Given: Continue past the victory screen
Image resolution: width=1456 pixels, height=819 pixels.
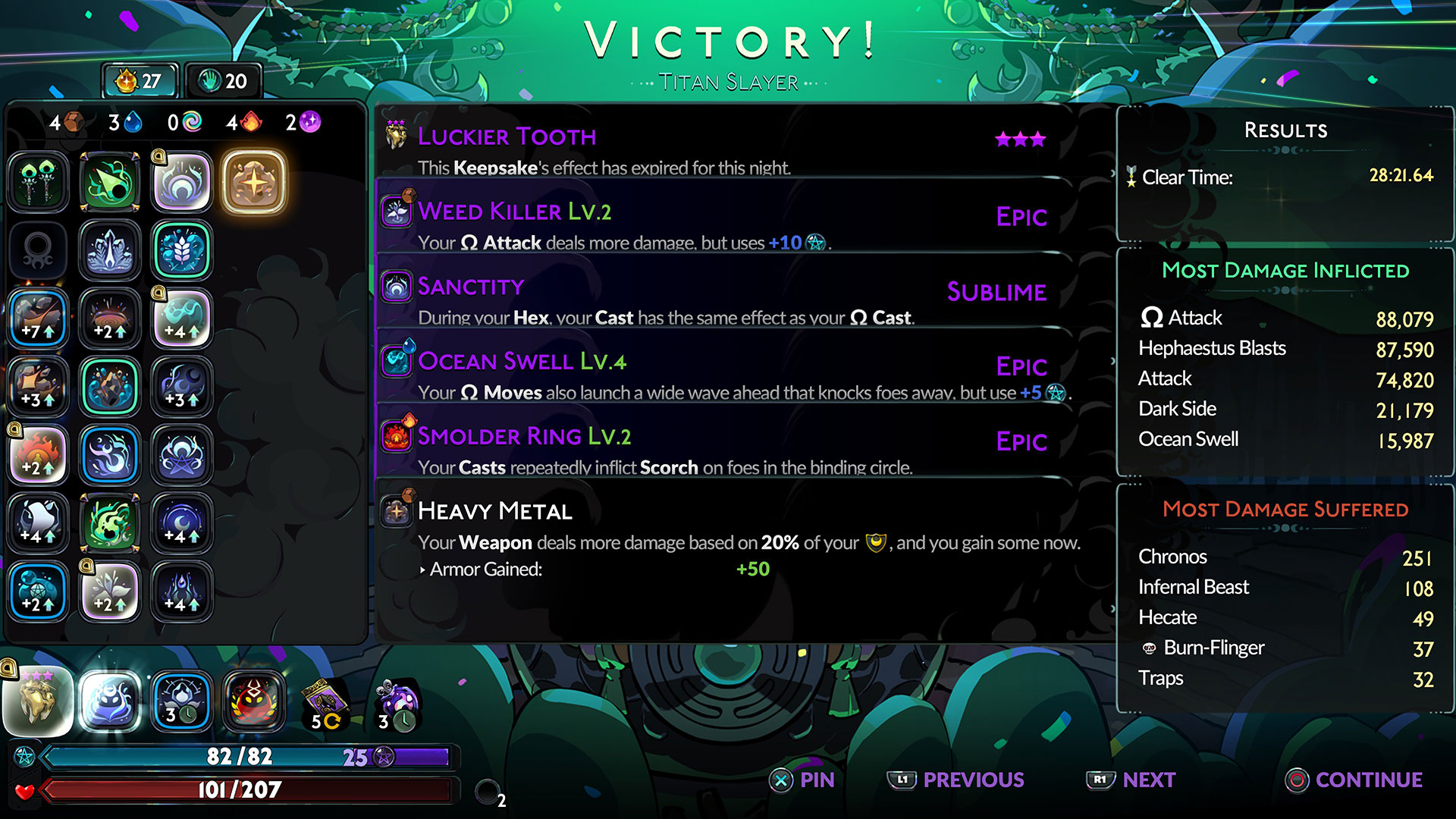Looking at the screenshot, I should (1354, 780).
